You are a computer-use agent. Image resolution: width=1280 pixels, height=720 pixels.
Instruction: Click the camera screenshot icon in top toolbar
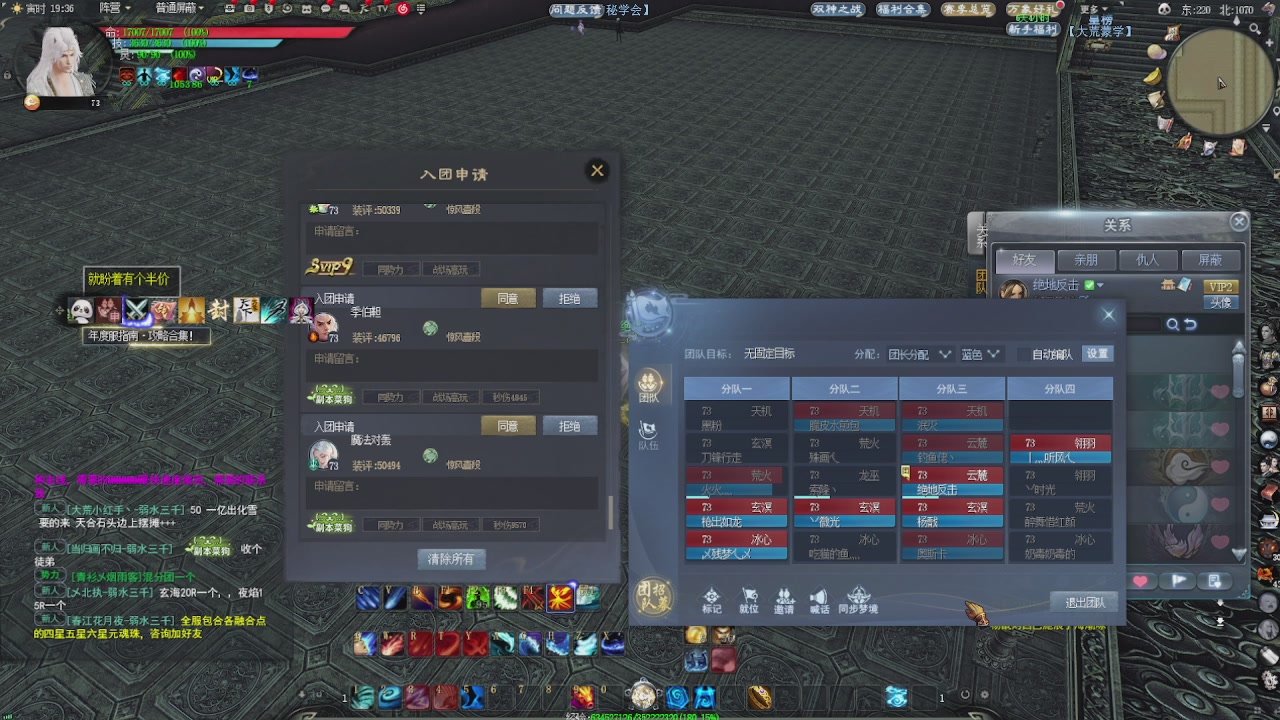[x=250, y=8]
